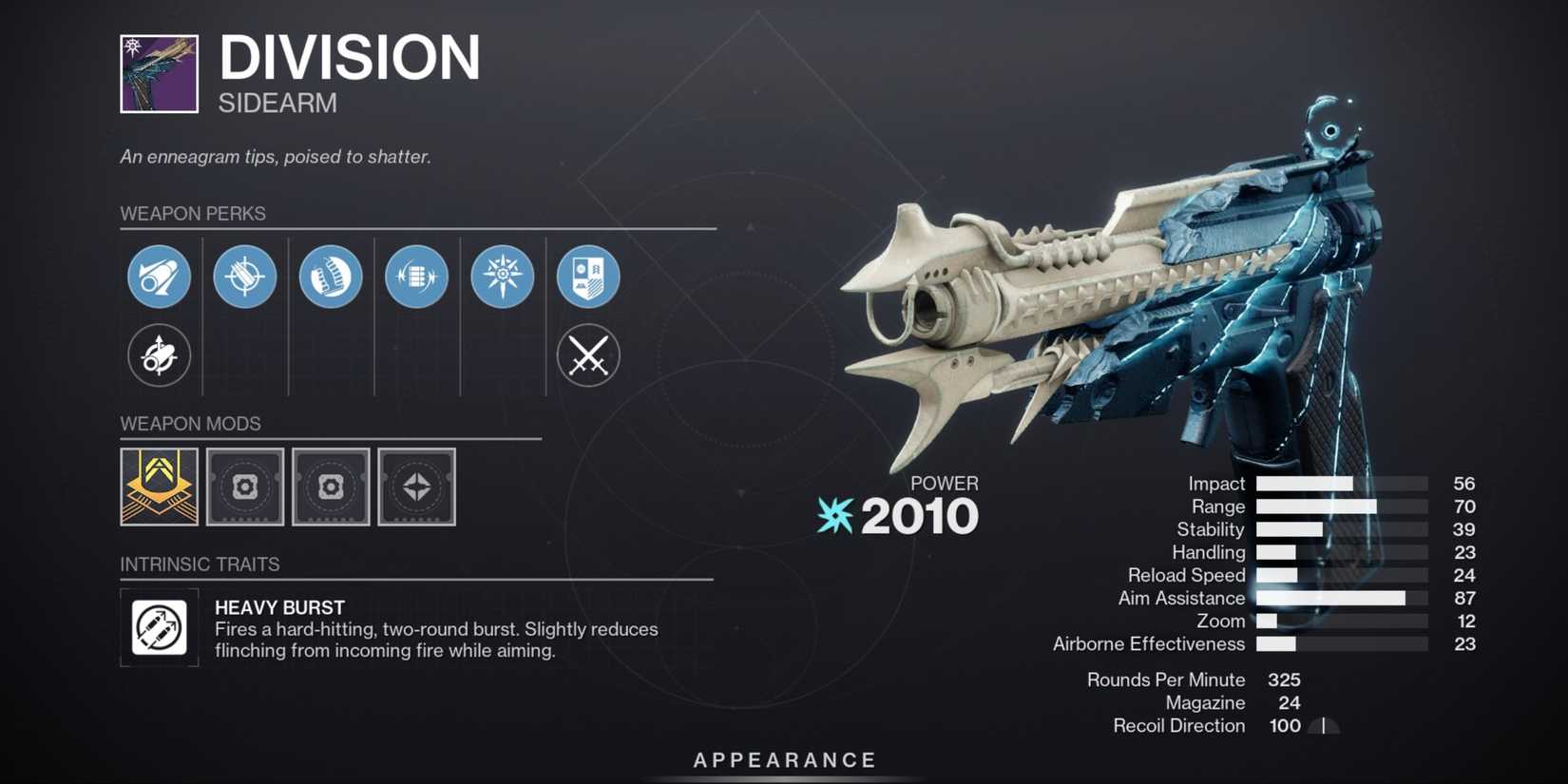
Task: Click the starburst trait perk icon
Action: pyautogui.click(x=503, y=277)
